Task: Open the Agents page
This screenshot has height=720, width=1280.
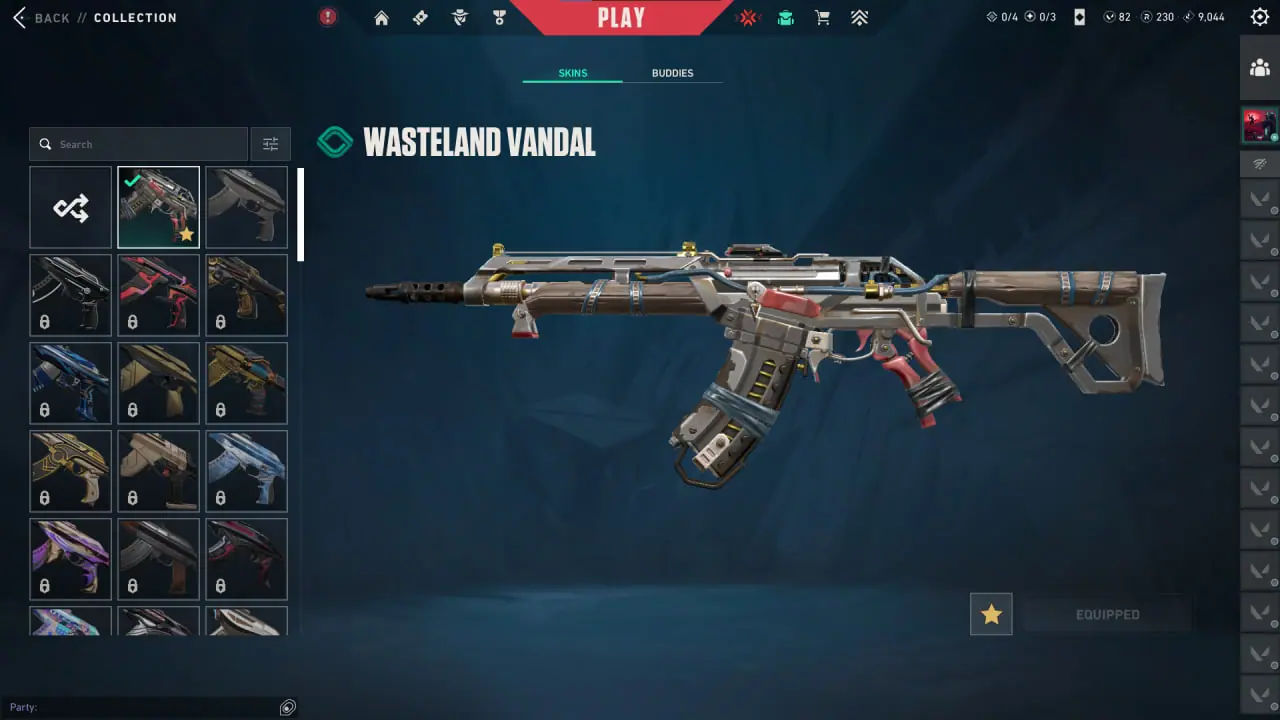Action: click(459, 17)
